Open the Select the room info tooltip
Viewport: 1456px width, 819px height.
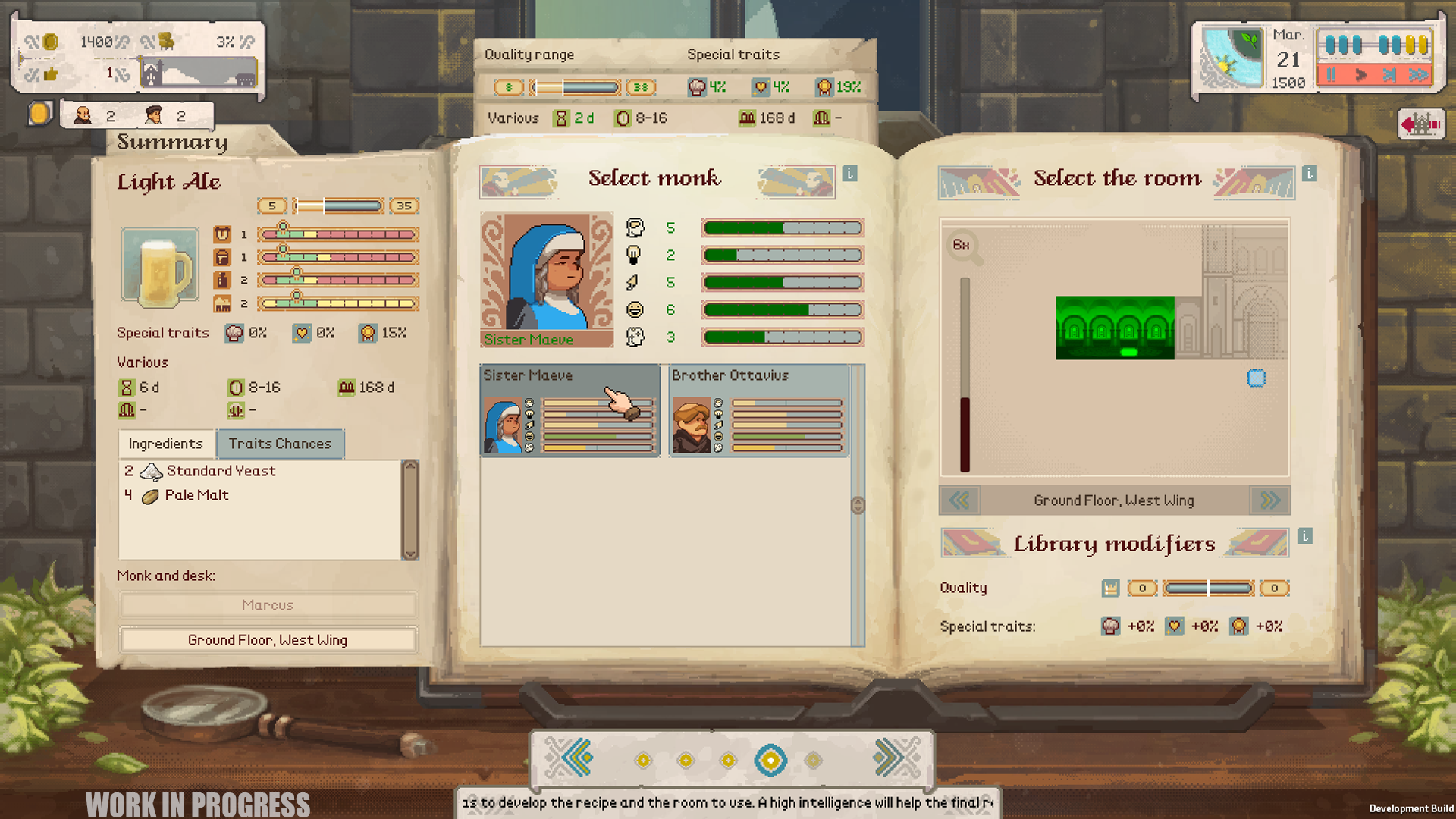tap(1309, 173)
